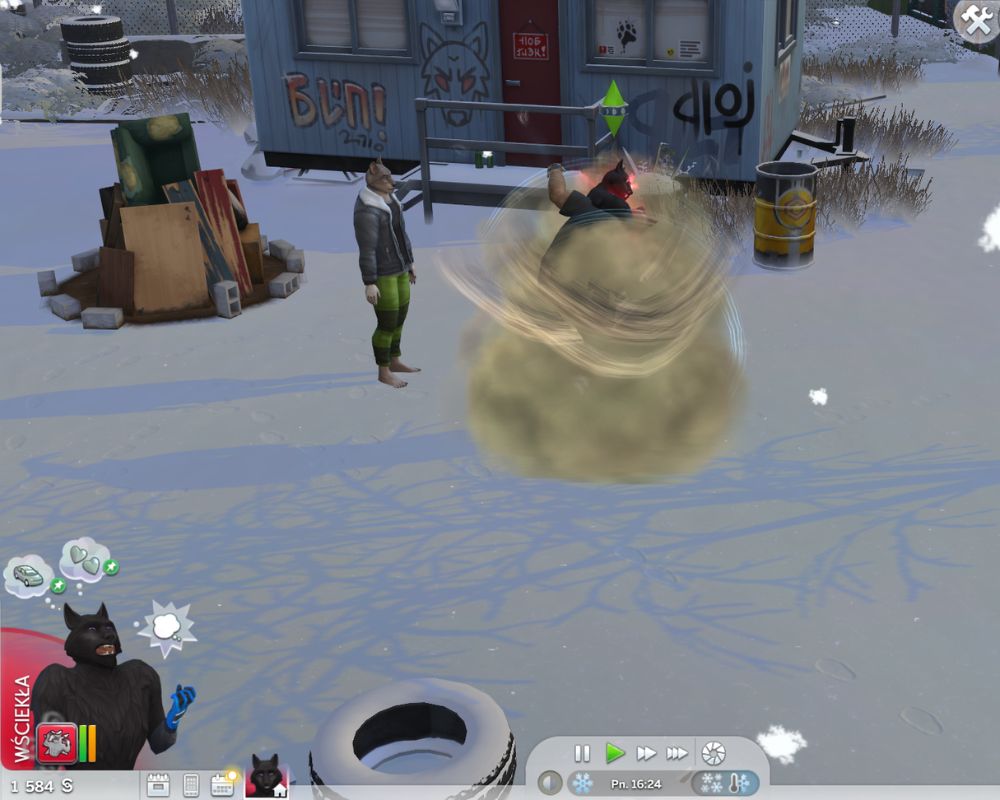Open the camera shutter controls

tap(713, 753)
